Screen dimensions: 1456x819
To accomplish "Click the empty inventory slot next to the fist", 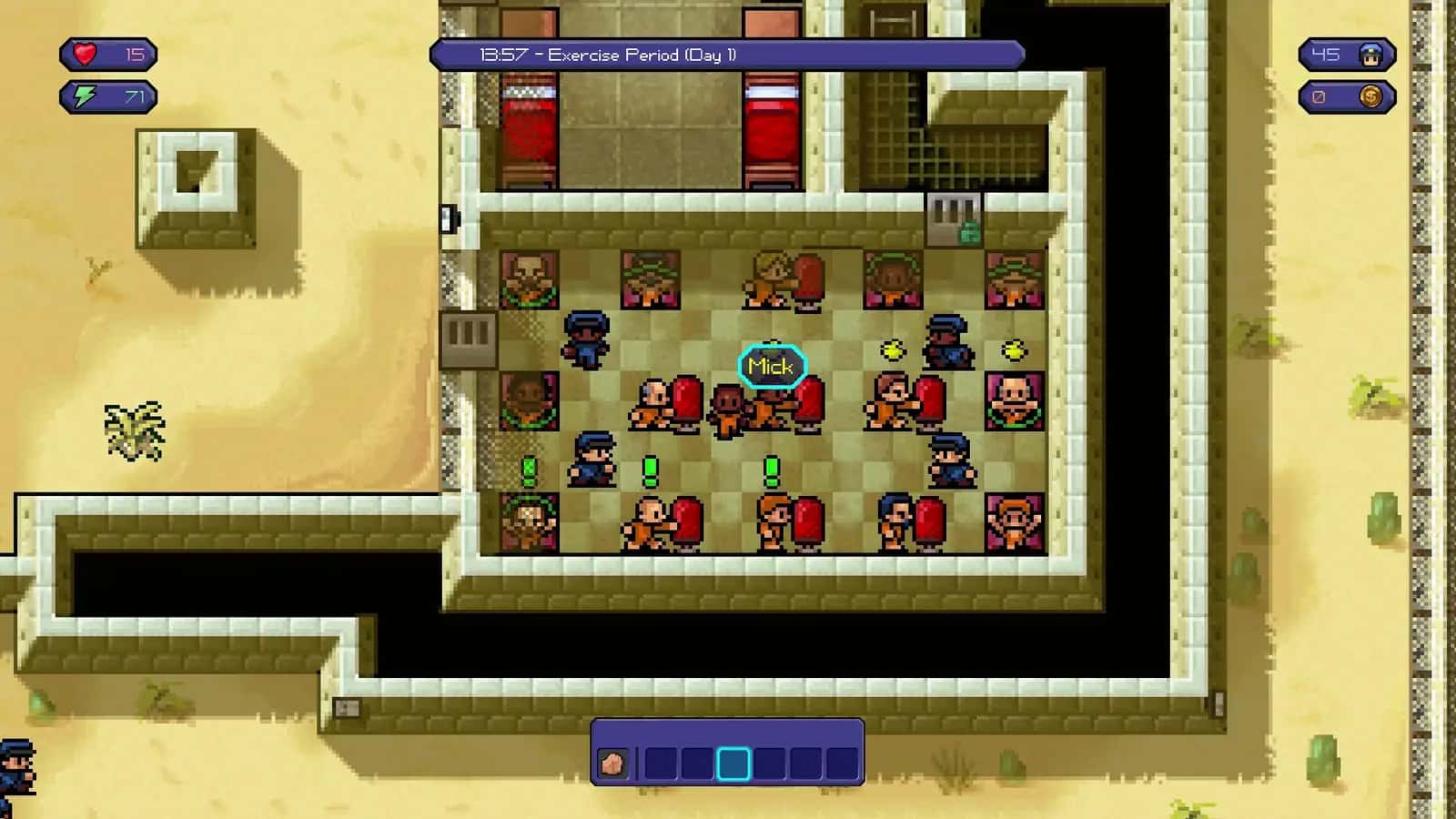I will pyautogui.click(x=660, y=763).
